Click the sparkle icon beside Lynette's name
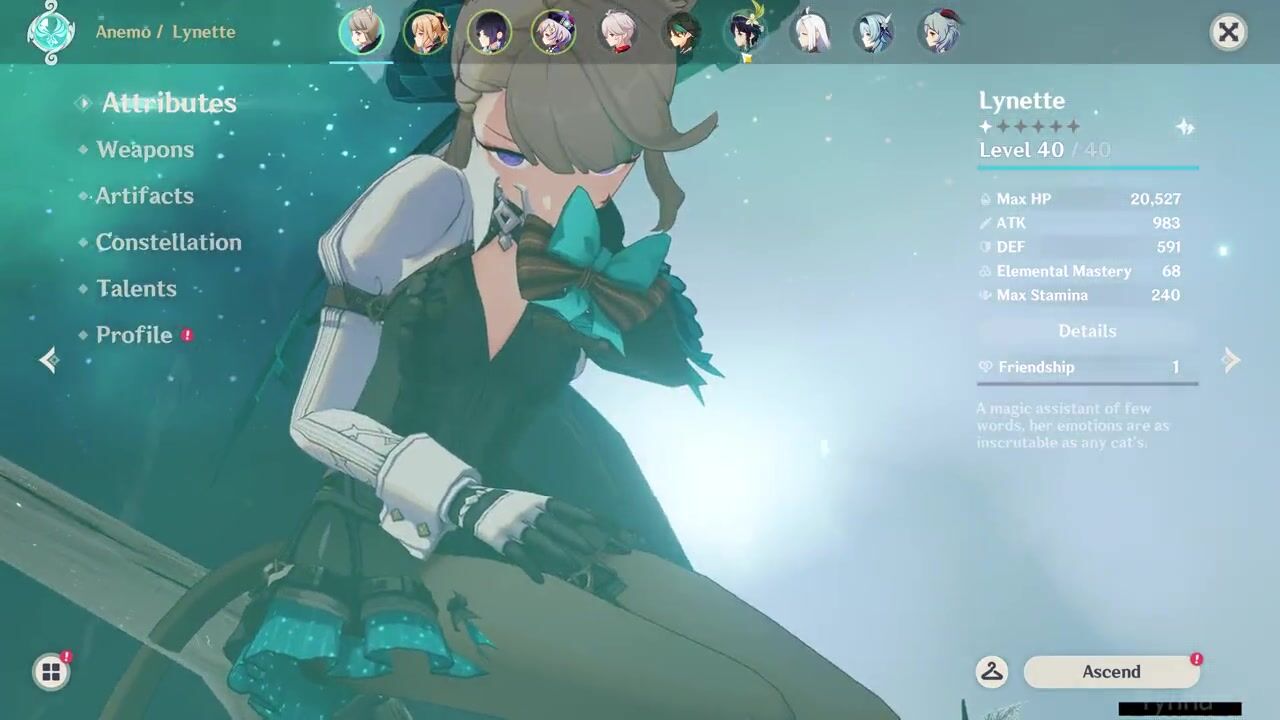Image resolution: width=1280 pixels, height=720 pixels. tap(1185, 127)
